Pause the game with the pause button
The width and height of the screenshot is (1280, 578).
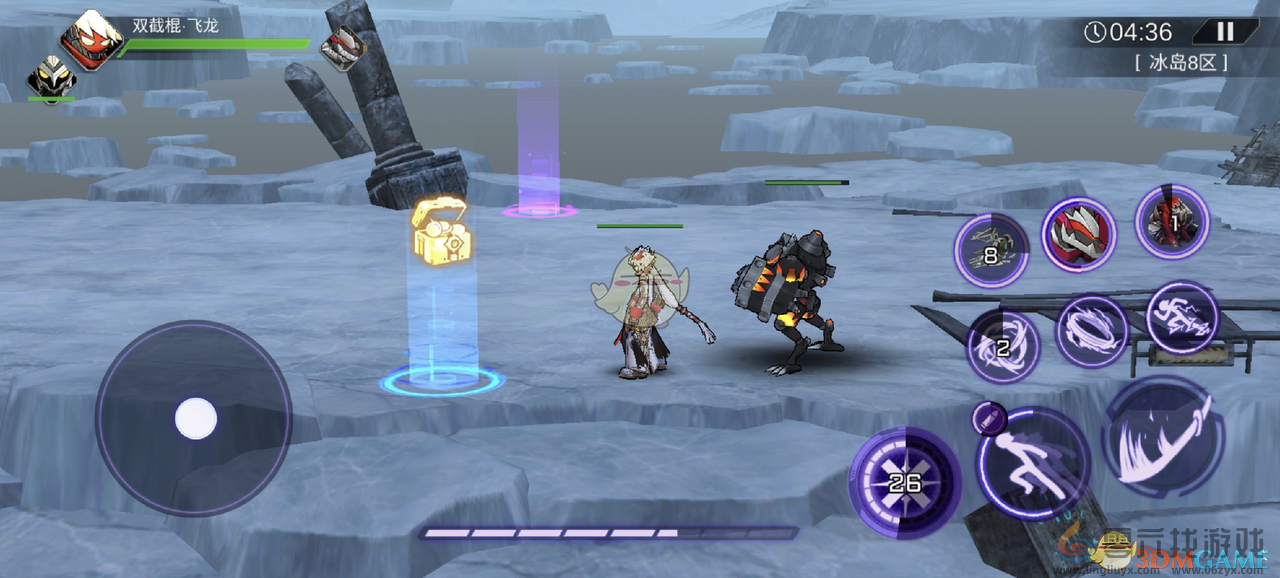pos(1225,32)
